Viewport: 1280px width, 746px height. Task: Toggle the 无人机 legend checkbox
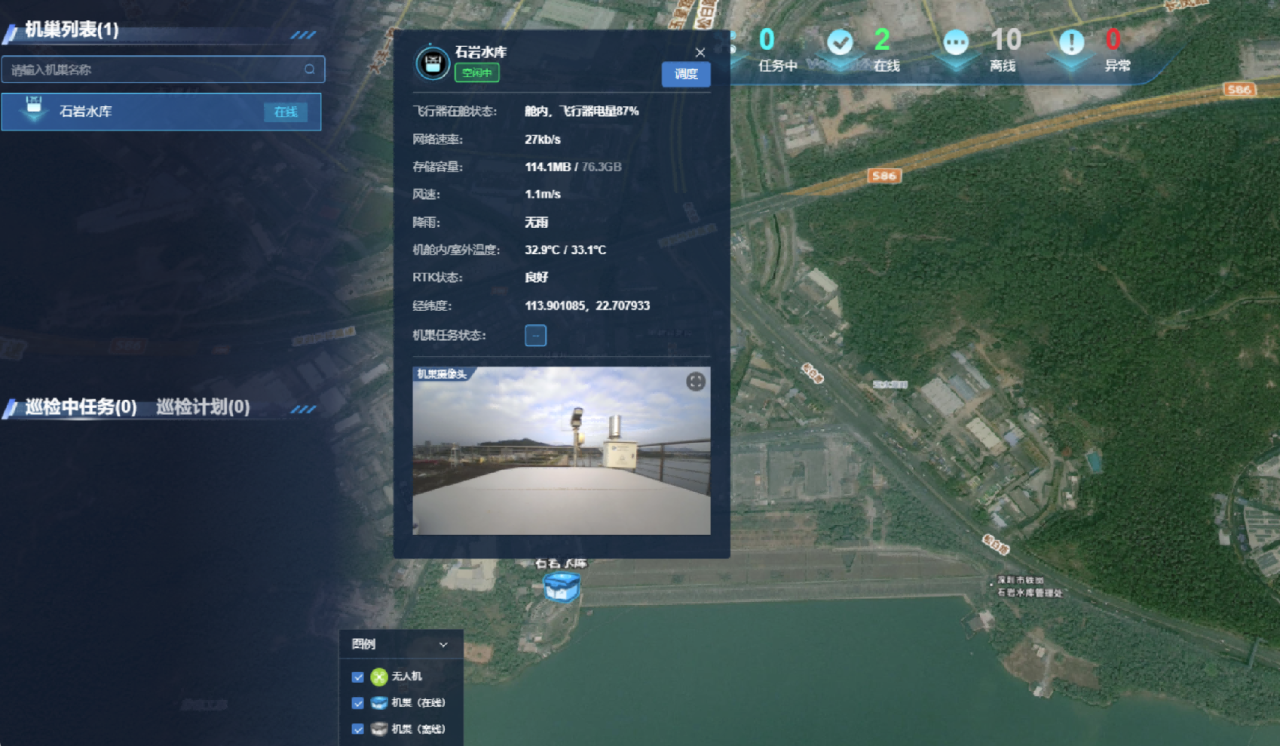click(358, 677)
